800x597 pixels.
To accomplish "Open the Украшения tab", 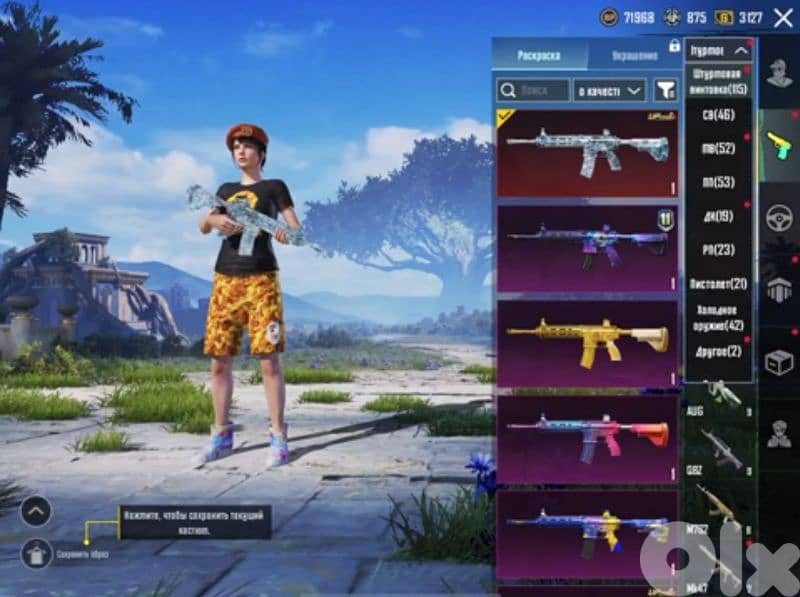I will (x=634, y=54).
